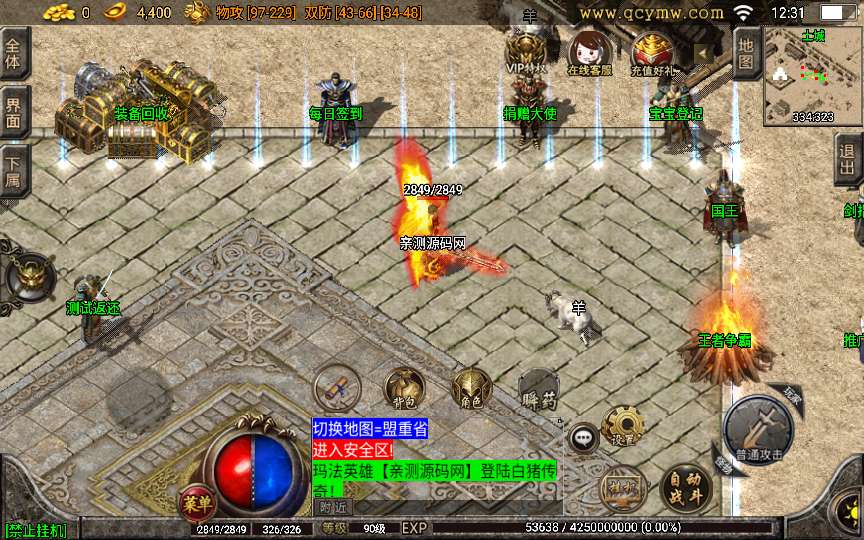Image resolution: width=864 pixels, height=540 pixels.
Task: Open the chat bubble icon
Action: (583, 436)
